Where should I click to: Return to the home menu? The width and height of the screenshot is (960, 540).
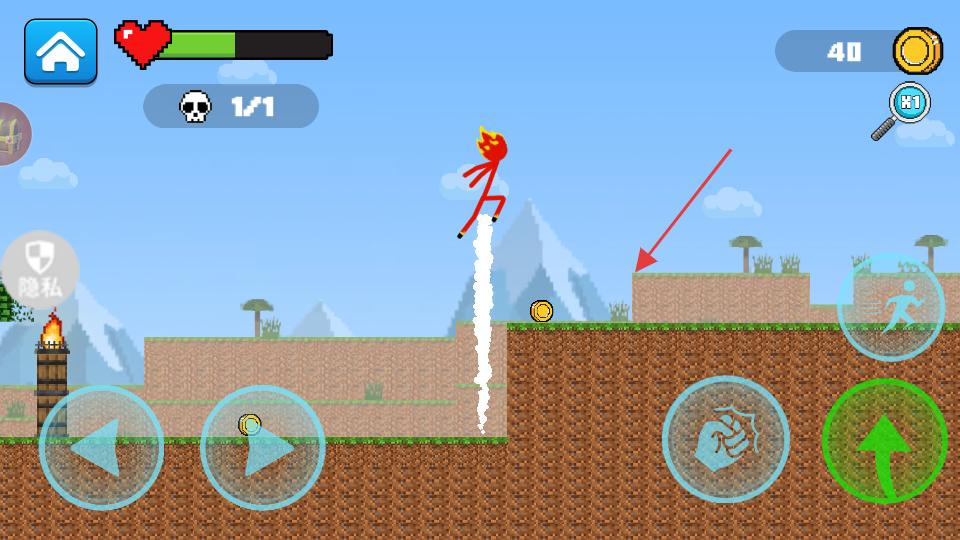pos(61,51)
